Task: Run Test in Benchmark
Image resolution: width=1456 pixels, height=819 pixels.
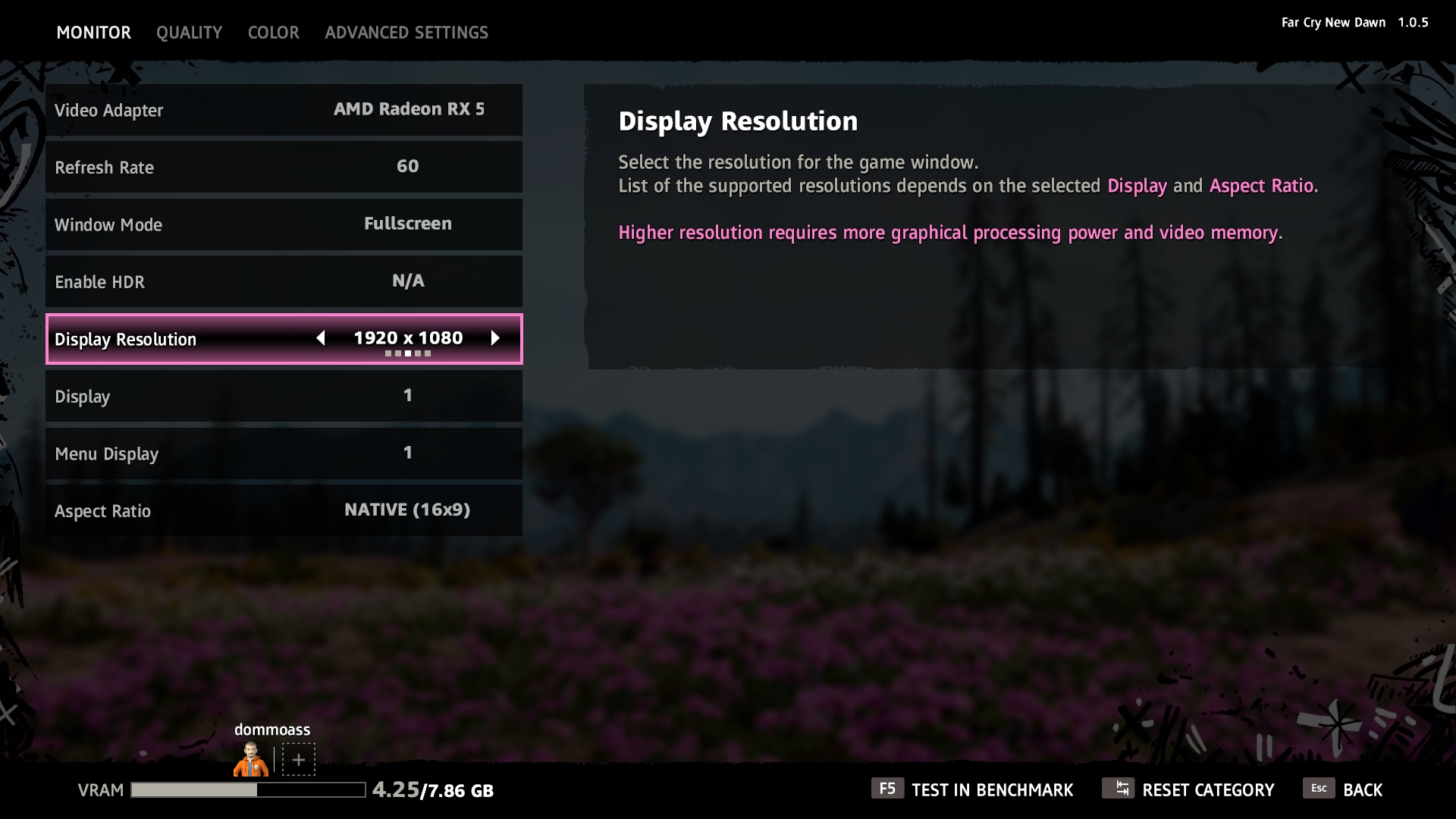Action: point(973,789)
